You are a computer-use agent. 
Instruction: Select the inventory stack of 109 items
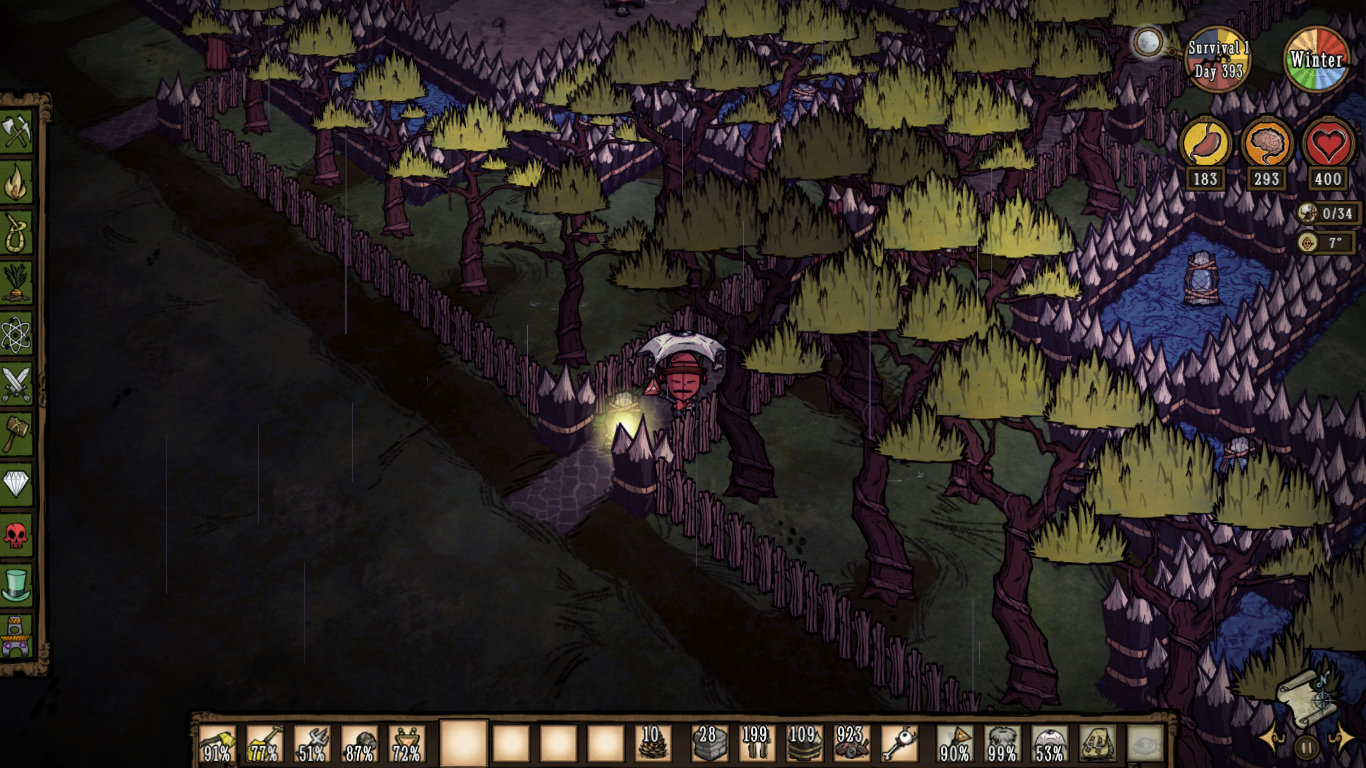coord(804,744)
